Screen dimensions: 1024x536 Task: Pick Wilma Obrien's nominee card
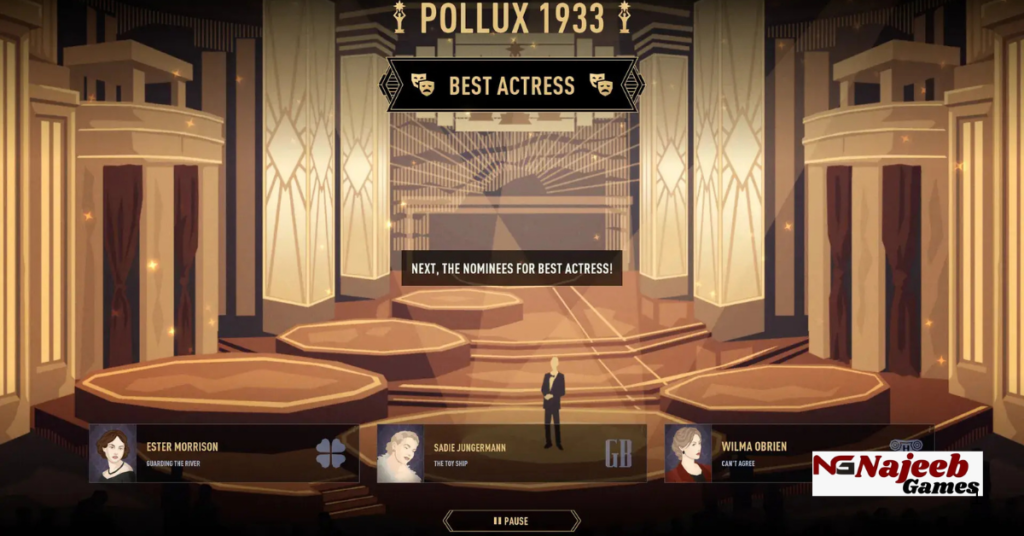(740, 453)
